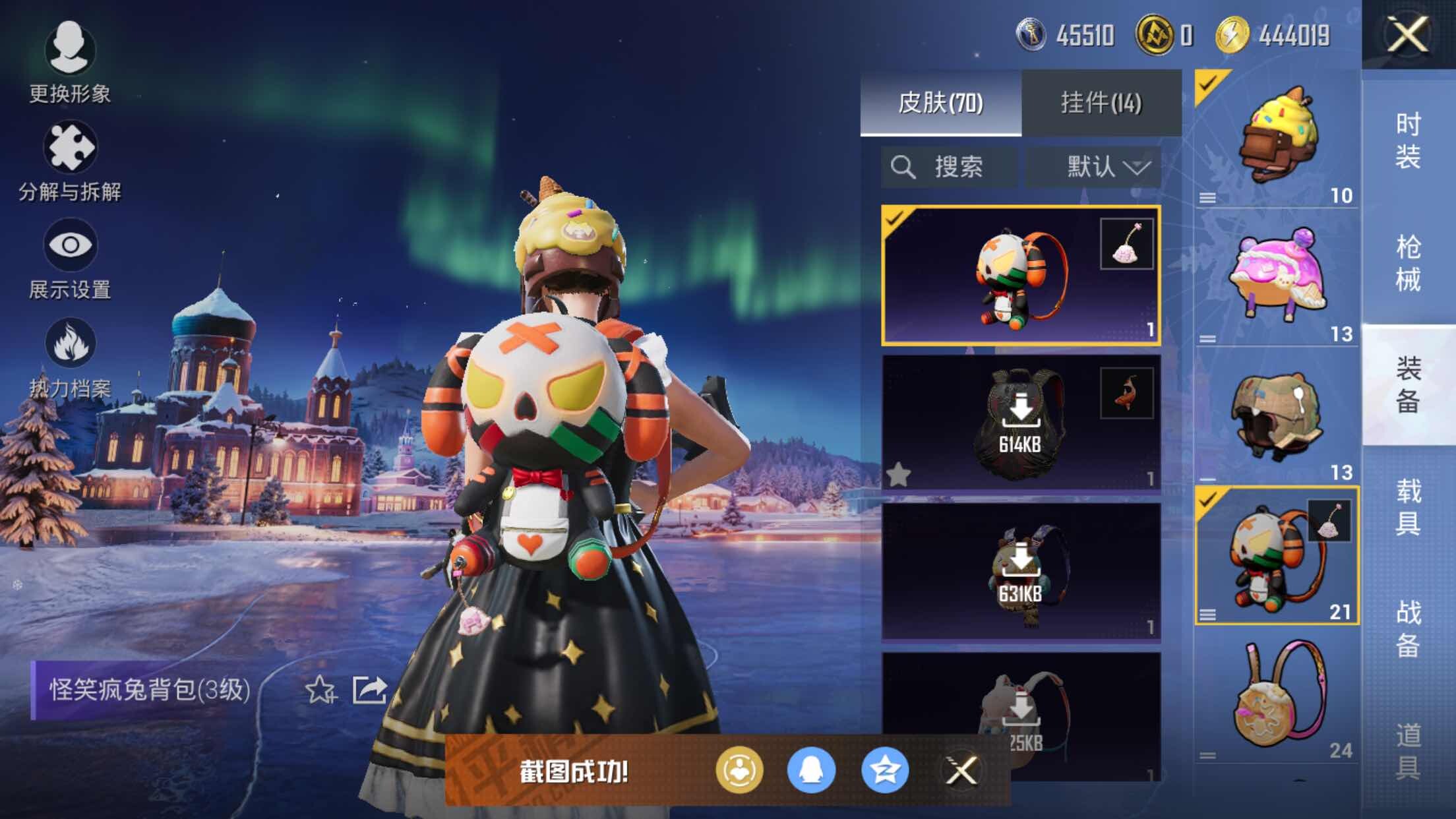The image size is (1456, 819).
Task: Close the wardrobe screen with top X
Action: coord(1408,34)
